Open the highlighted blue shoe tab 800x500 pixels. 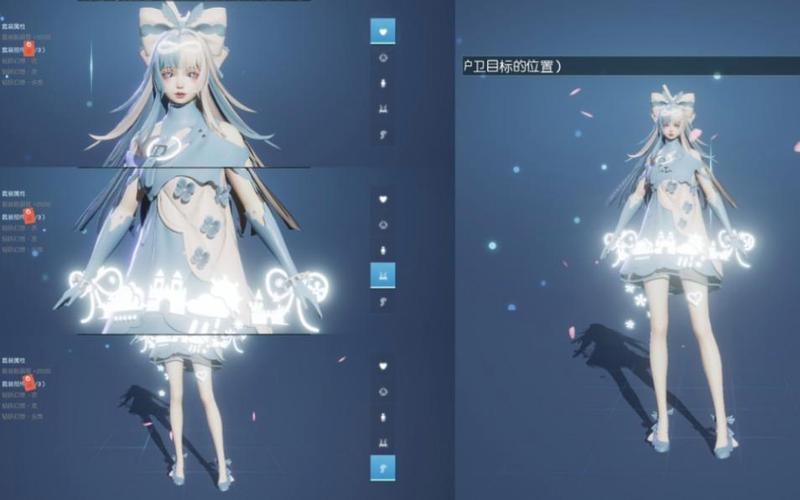click(382, 466)
